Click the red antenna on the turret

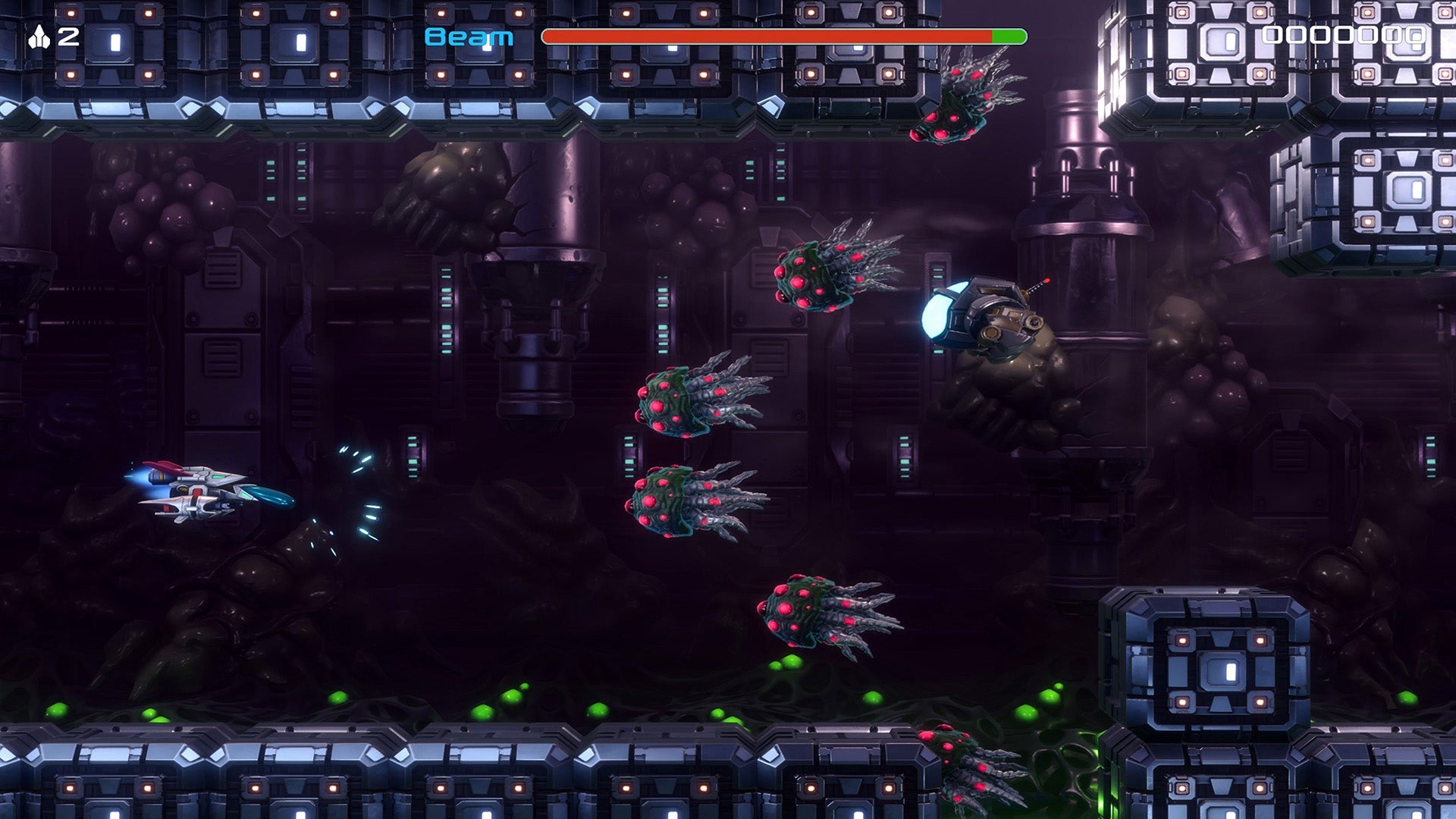tap(1045, 284)
